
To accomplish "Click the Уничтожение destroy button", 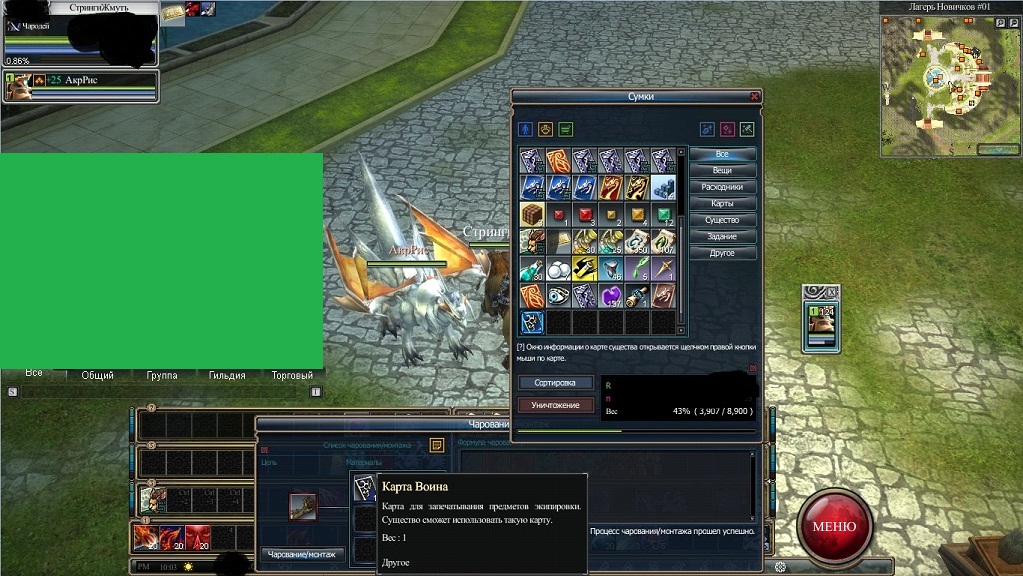I will (555, 405).
